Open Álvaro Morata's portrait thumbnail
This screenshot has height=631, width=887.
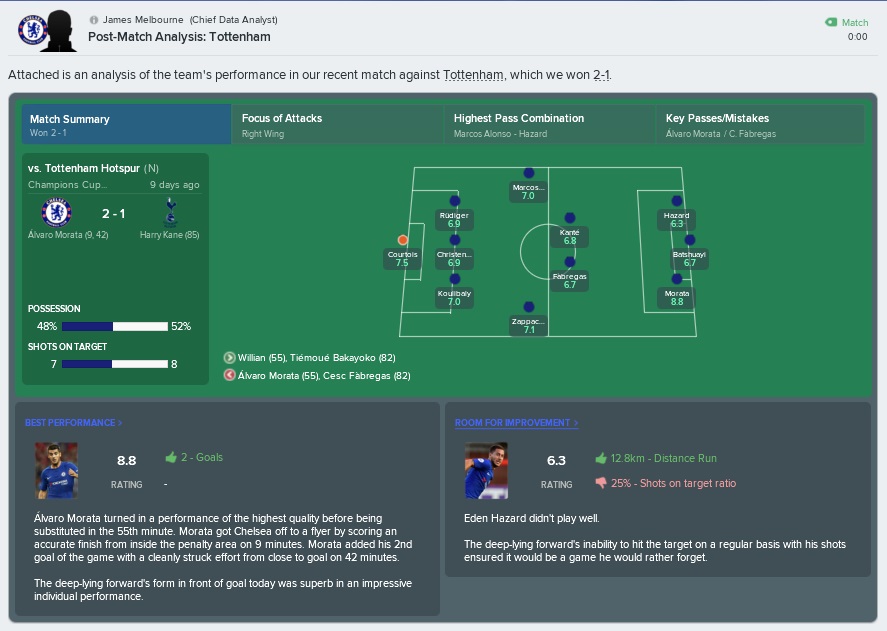coord(56,470)
